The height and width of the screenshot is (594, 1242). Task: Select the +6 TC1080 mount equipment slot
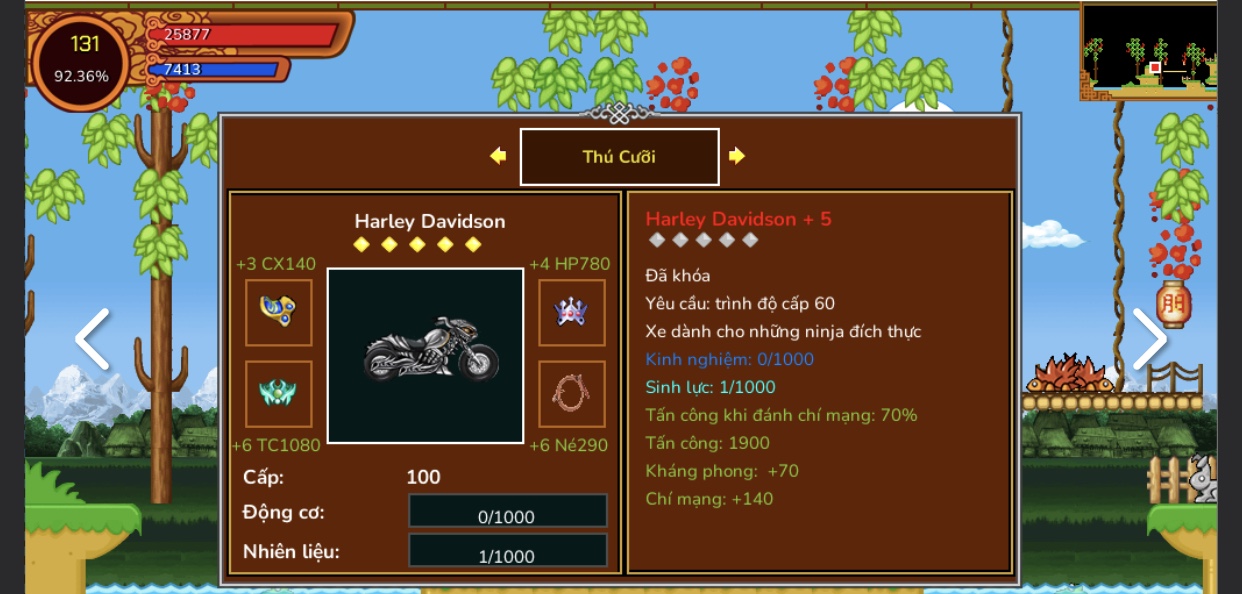[x=279, y=394]
